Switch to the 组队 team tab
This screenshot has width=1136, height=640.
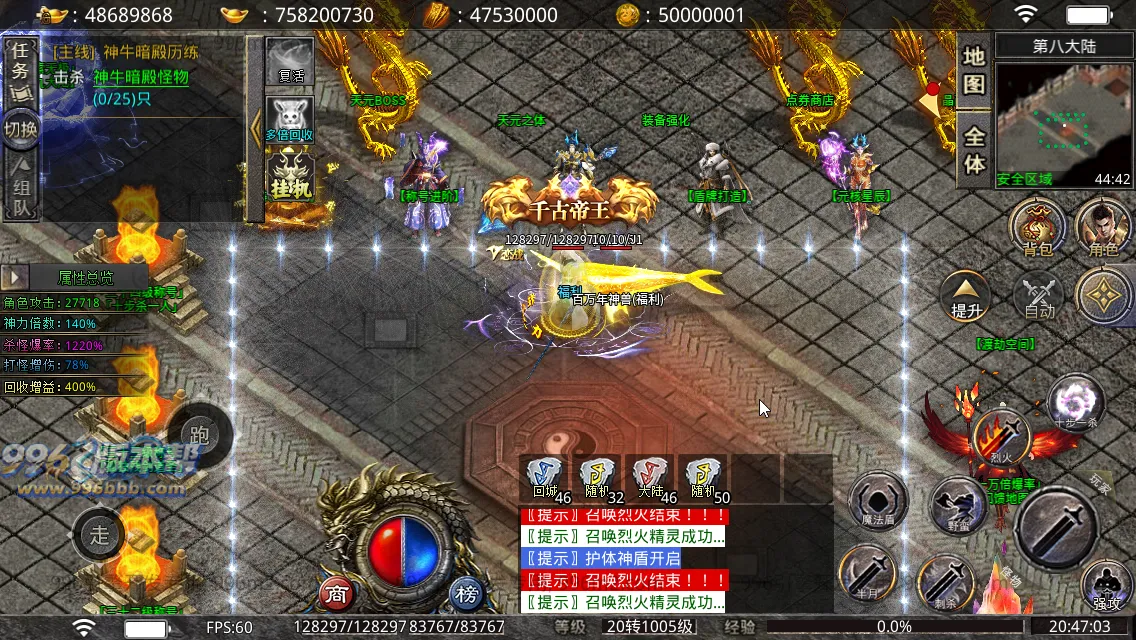pos(20,190)
